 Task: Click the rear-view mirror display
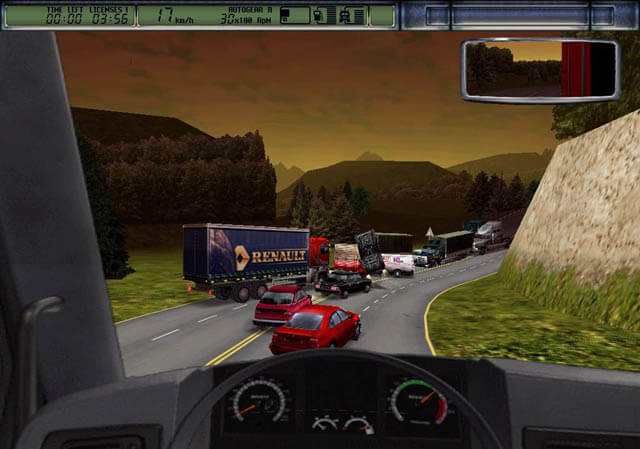[540, 69]
